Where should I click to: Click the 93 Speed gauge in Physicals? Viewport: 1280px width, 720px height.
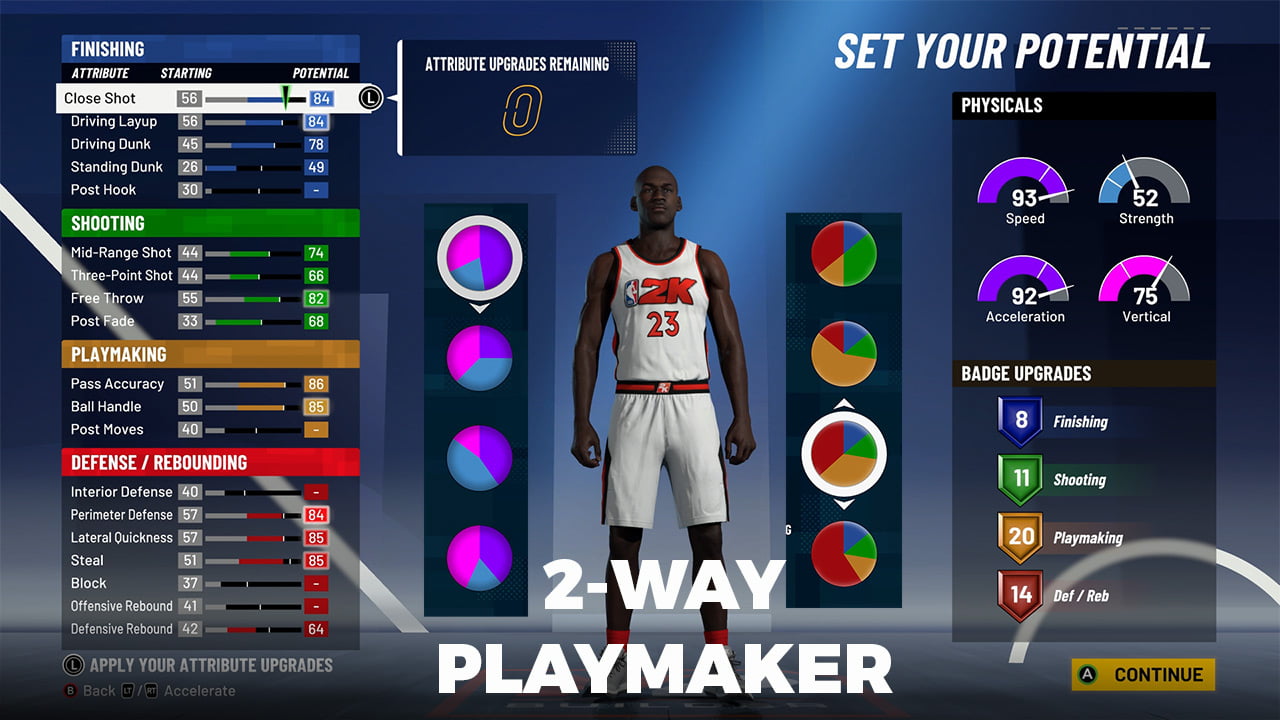click(1024, 190)
